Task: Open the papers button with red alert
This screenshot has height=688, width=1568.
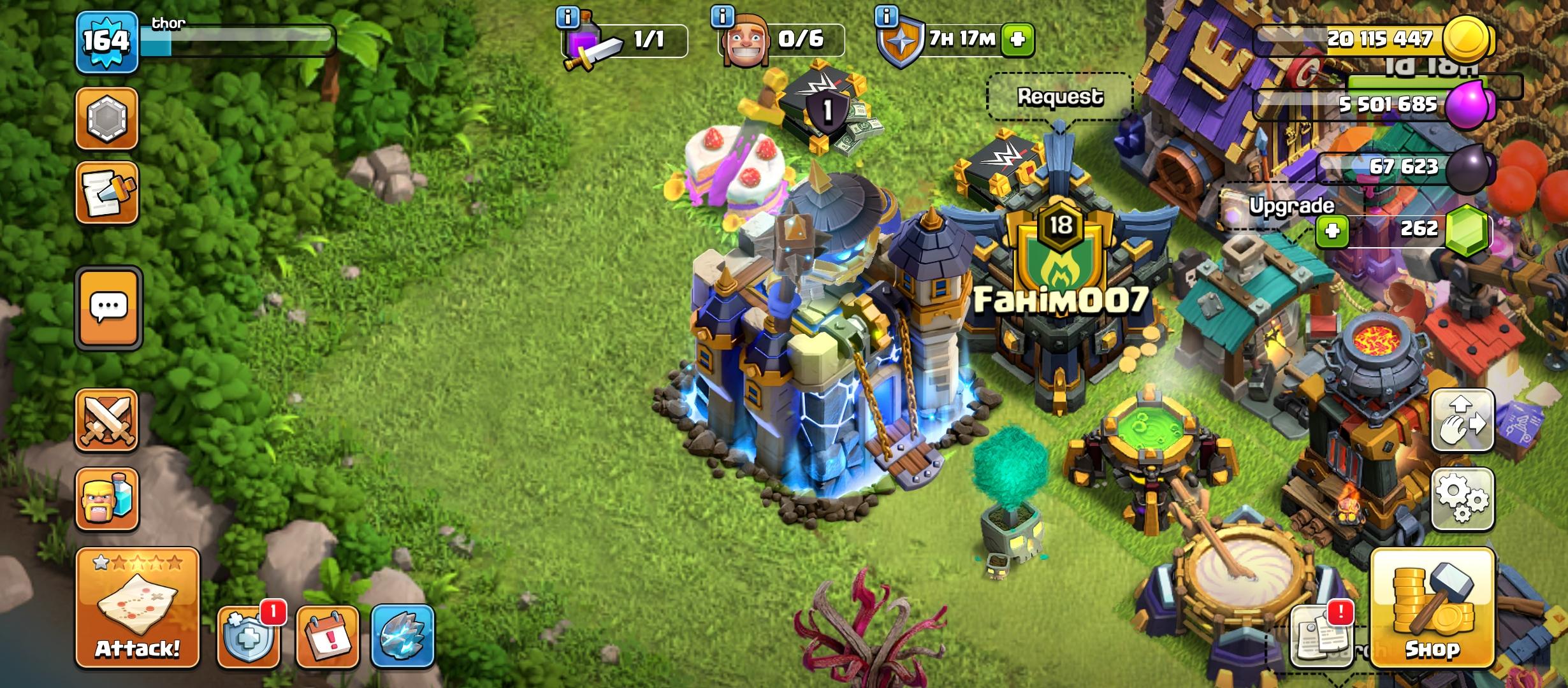Action: tap(1322, 636)
